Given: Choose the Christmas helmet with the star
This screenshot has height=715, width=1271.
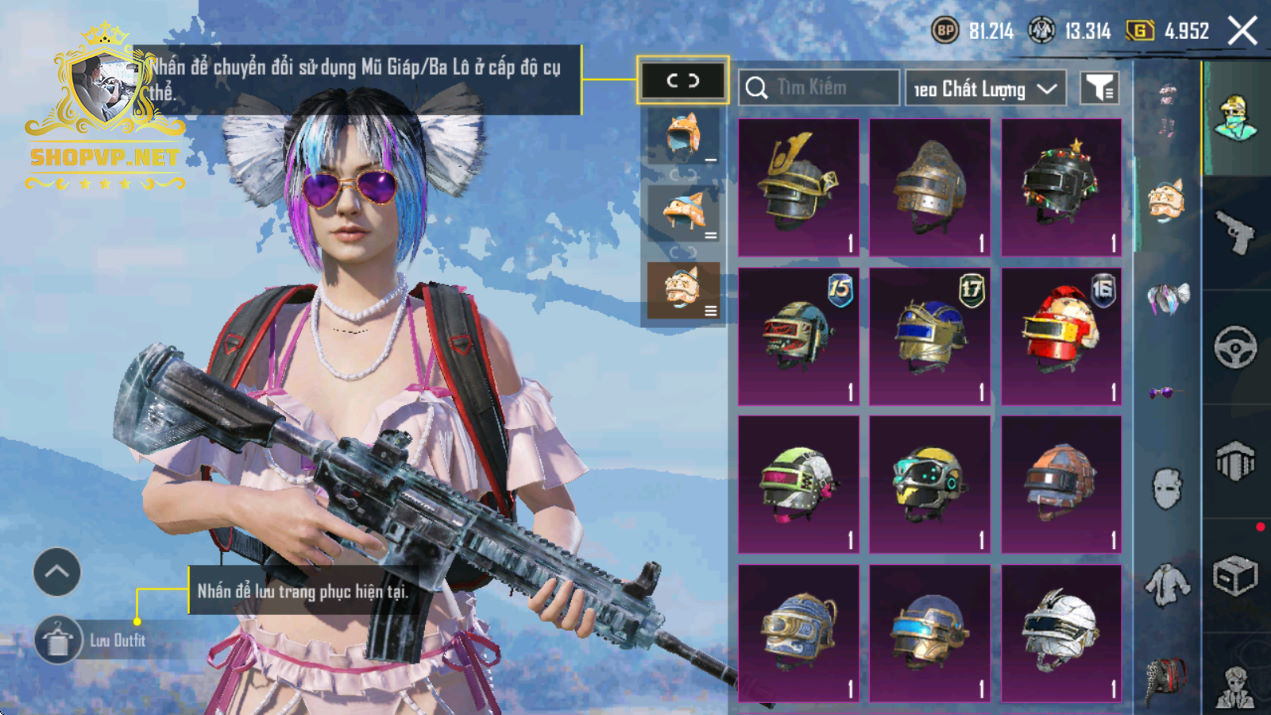Looking at the screenshot, I should 1061,188.
